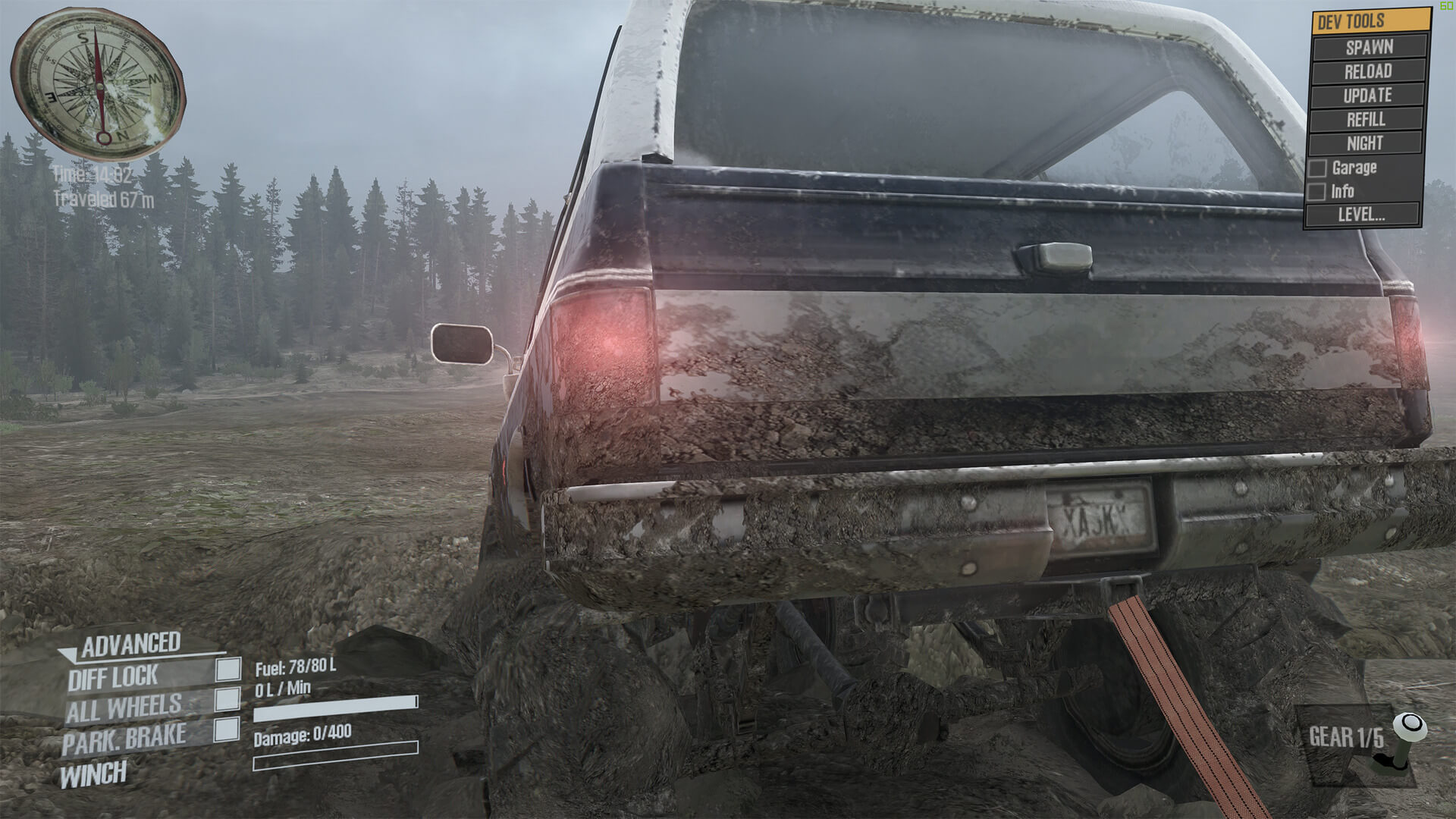Enable ALL WHEELS drive checkbox
This screenshot has width=1456, height=819.
click(227, 699)
